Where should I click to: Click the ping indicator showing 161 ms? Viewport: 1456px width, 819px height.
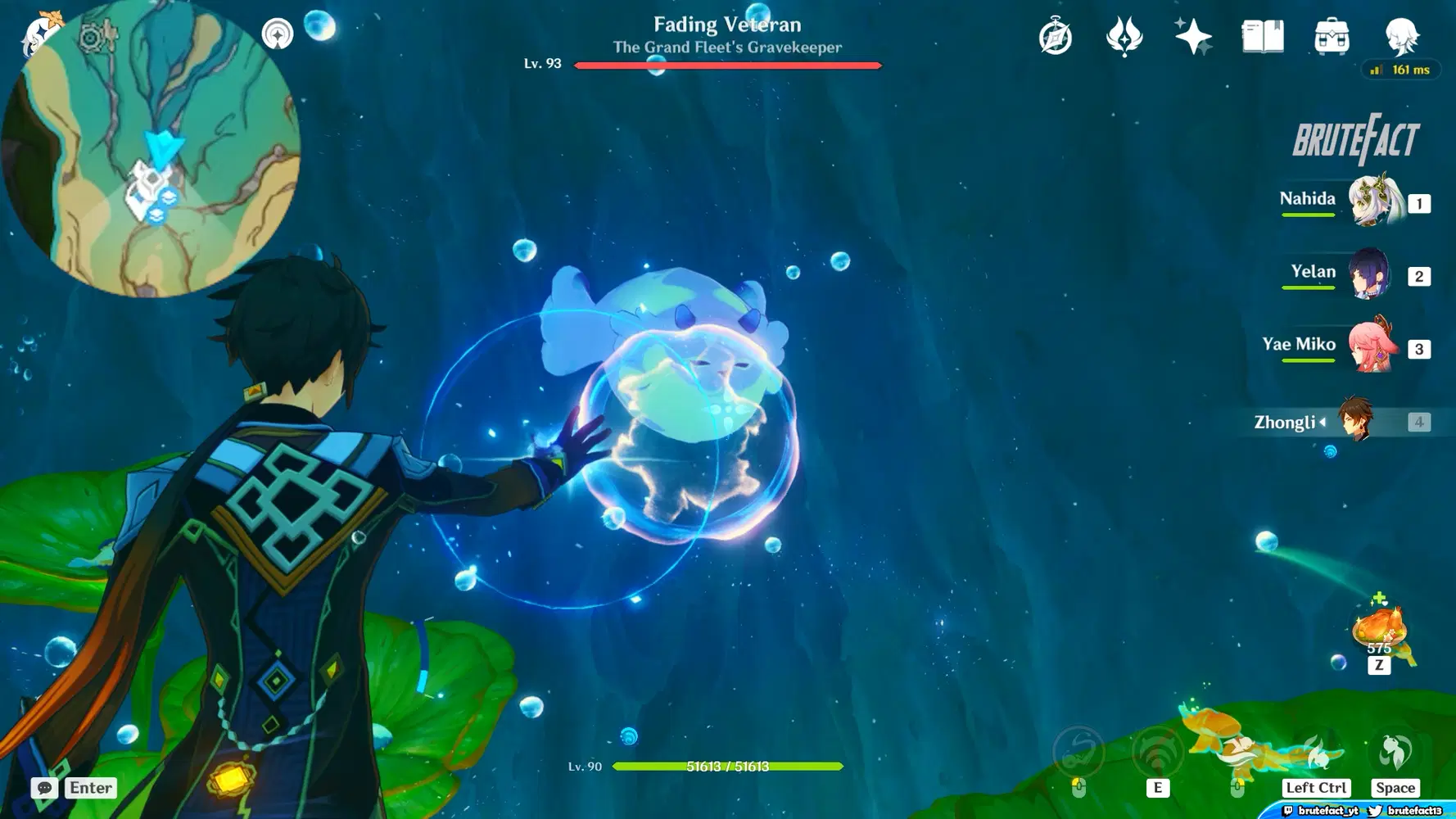(1400, 70)
